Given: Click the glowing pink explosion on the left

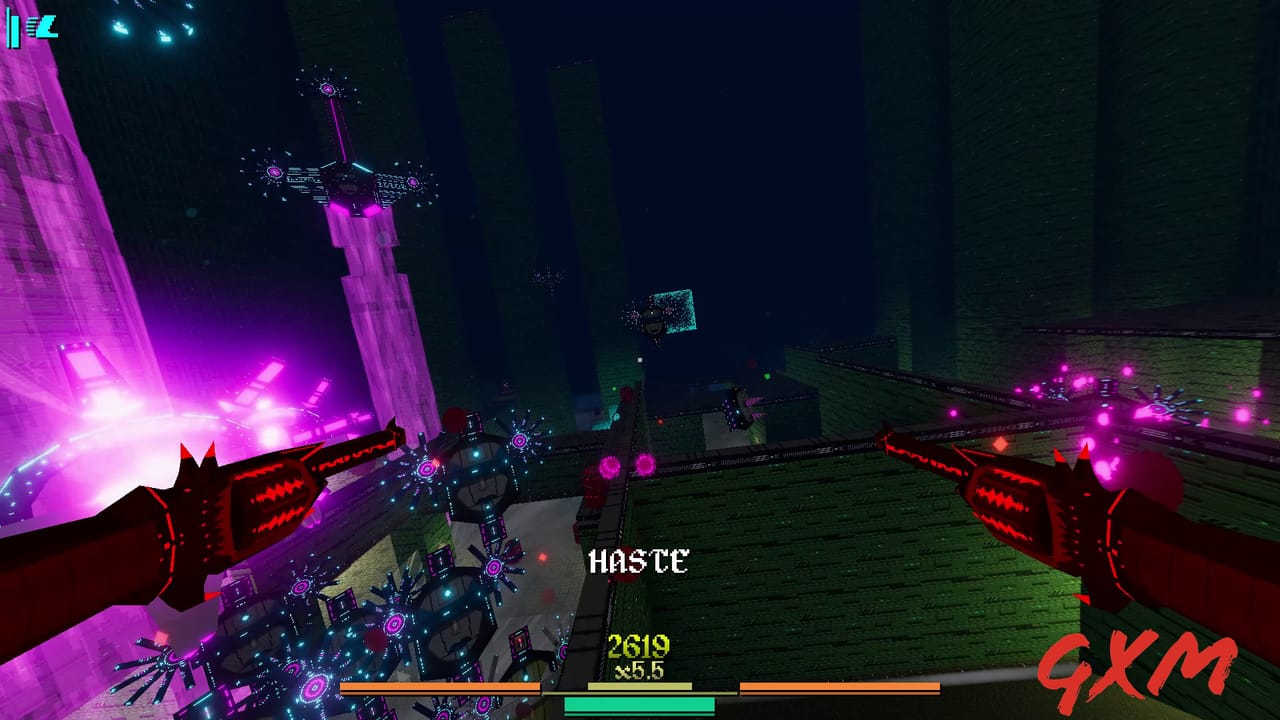Looking at the screenshot, I should point(110,420).
